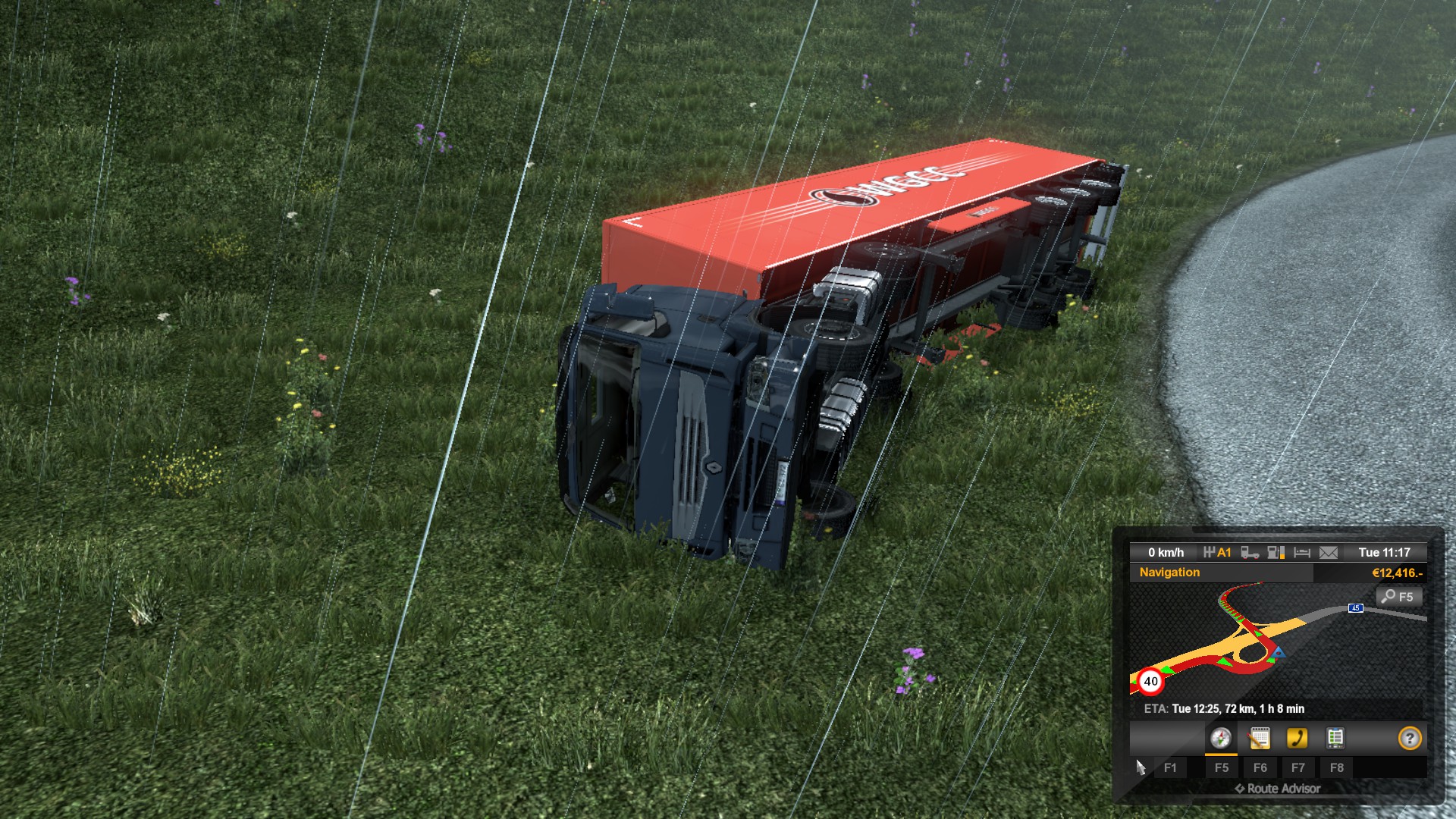Screen dimensions: 1456x819
Task: Click the Route Advisor navigation minimap
Action: [x=1251, y=641]
